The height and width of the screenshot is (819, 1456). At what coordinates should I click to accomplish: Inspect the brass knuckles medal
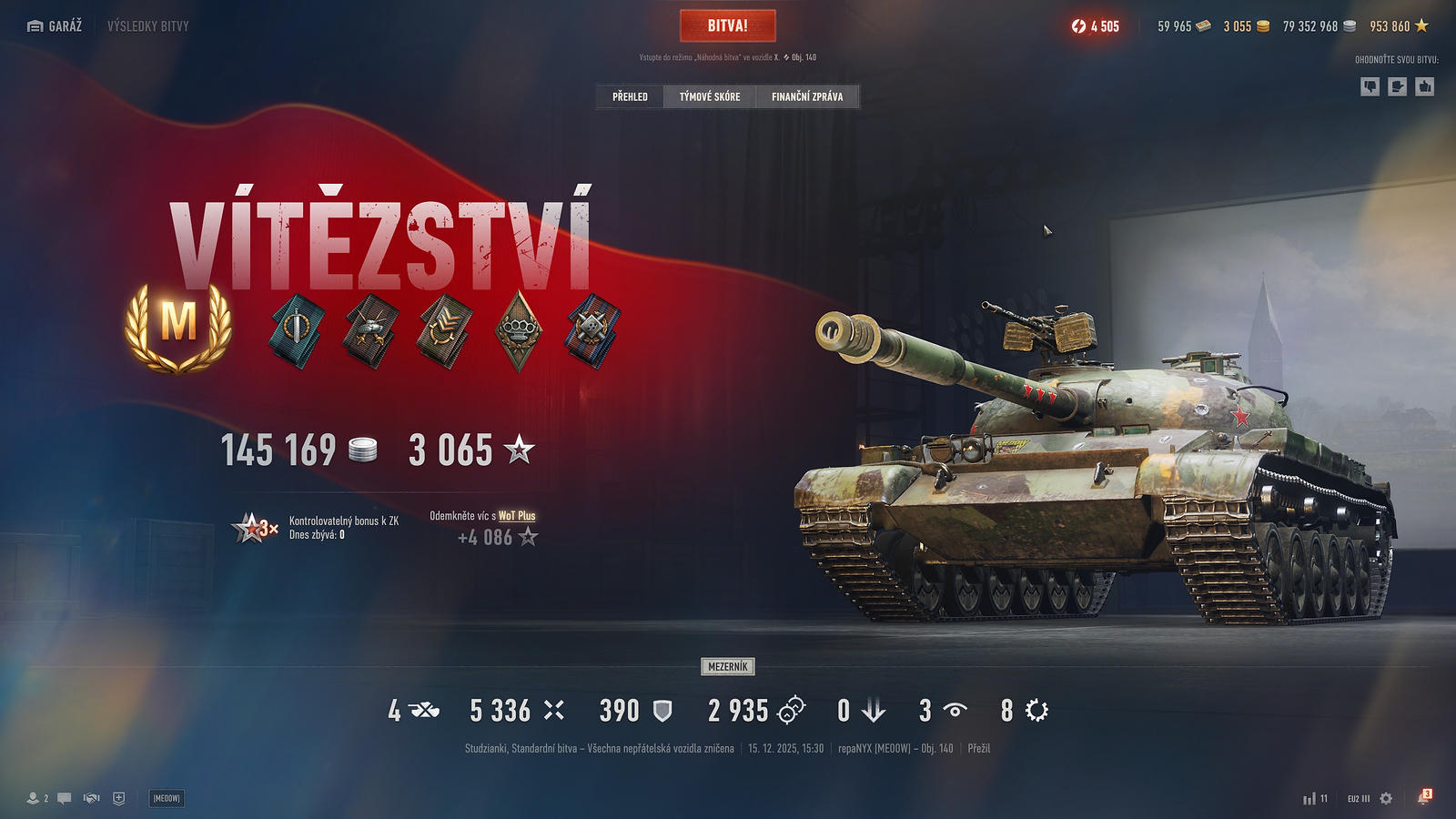(519, 330)
